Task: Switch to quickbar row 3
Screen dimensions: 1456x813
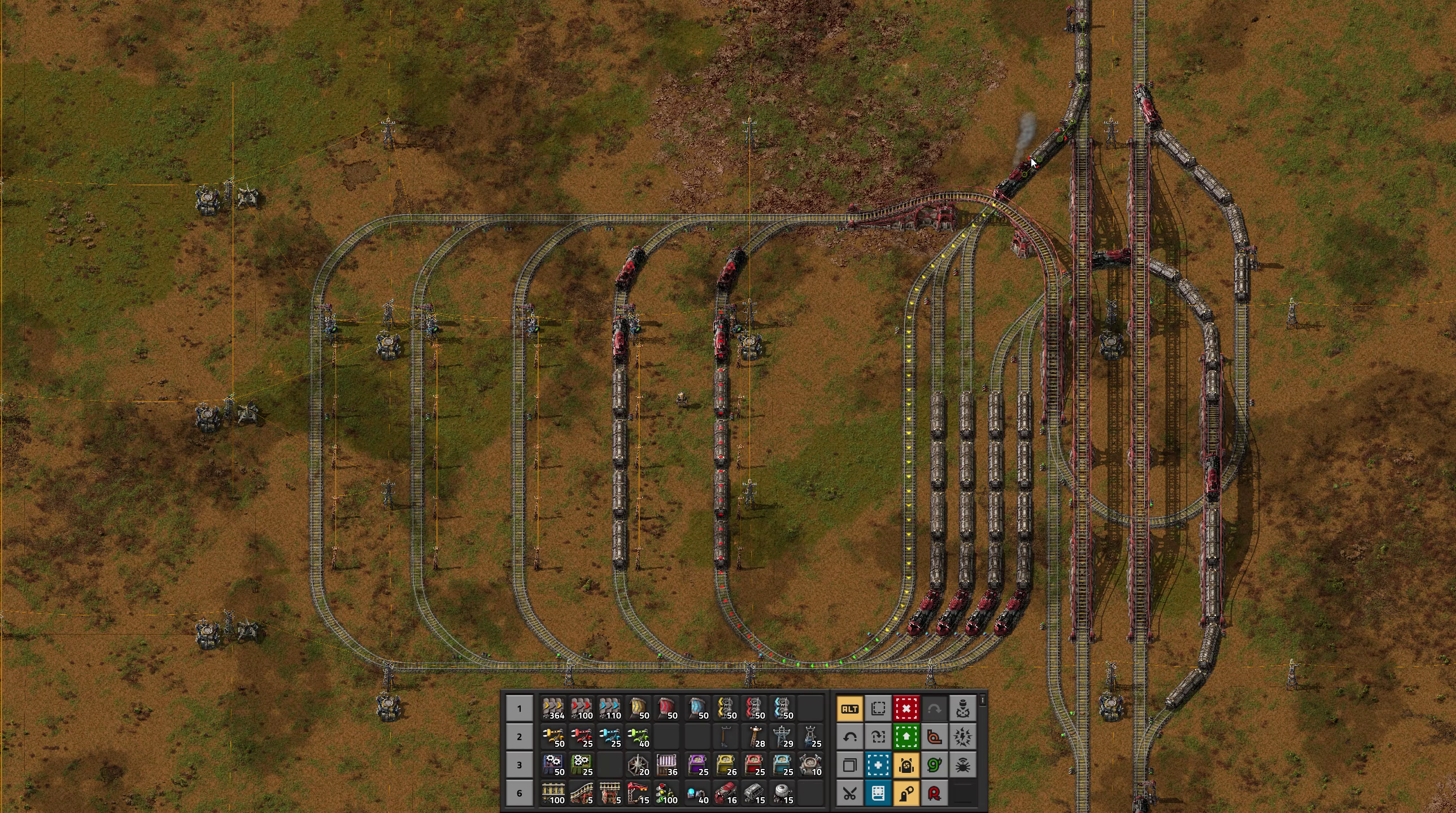Action: click(519, 765)
